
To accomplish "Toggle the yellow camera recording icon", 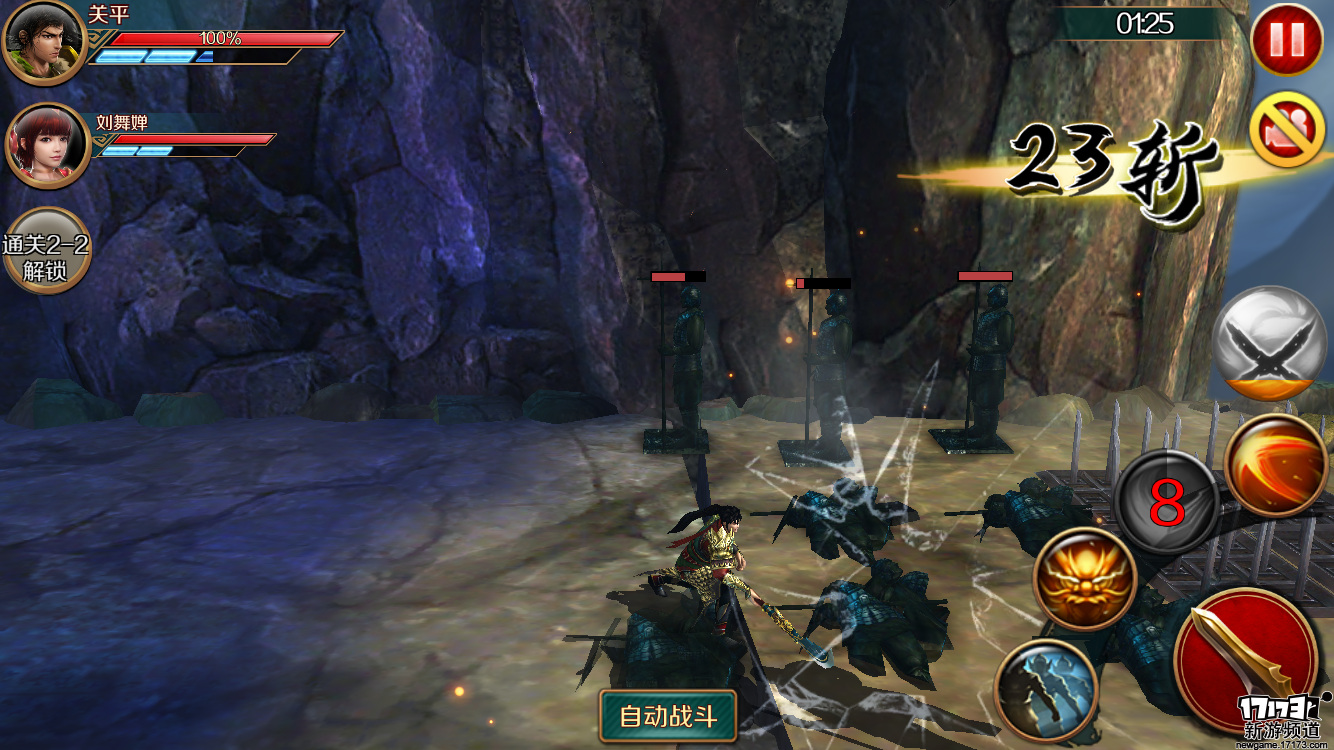I will [1286, 129].
